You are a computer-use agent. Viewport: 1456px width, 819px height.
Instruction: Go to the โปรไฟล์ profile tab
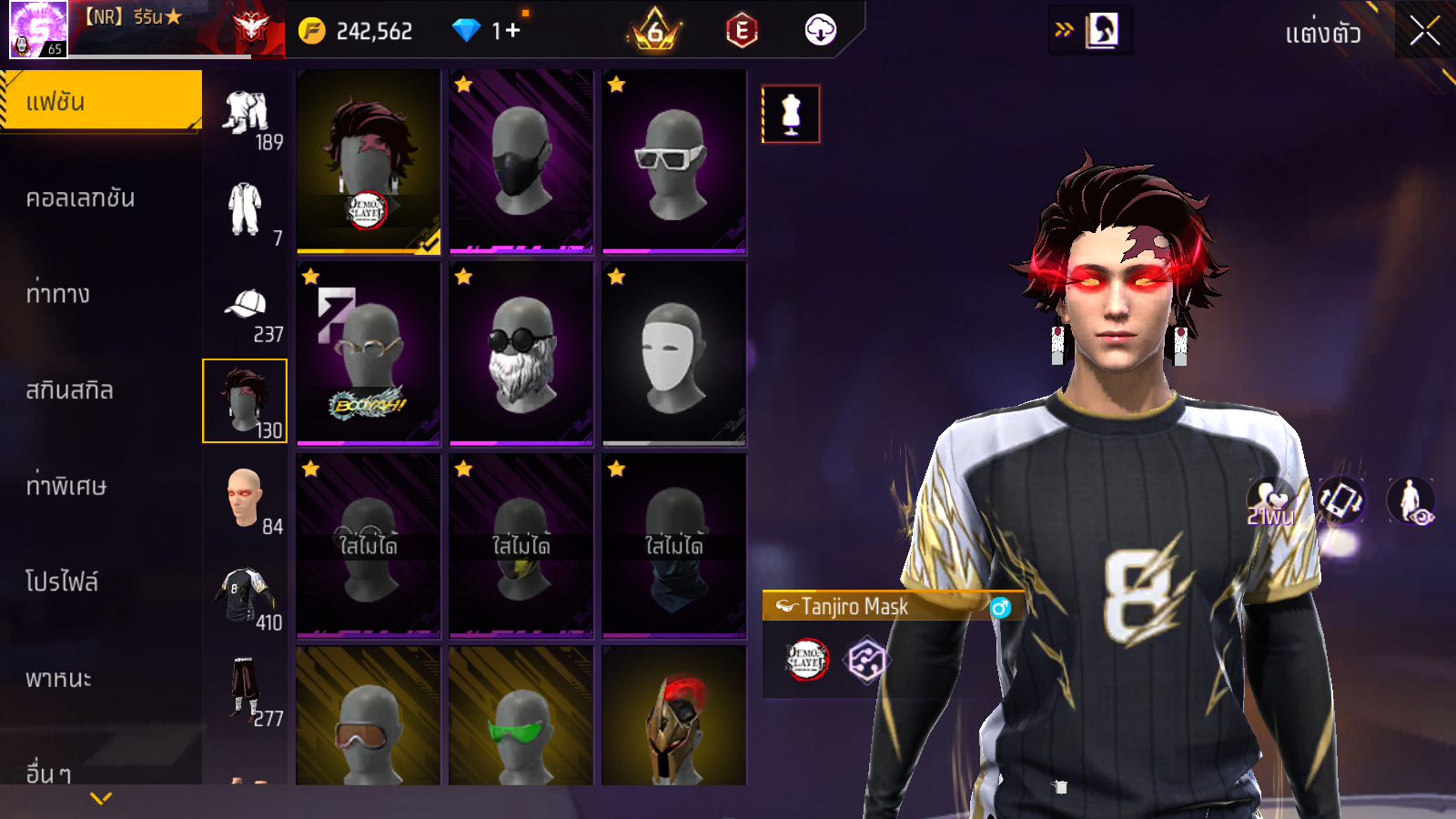pos(62,582)
